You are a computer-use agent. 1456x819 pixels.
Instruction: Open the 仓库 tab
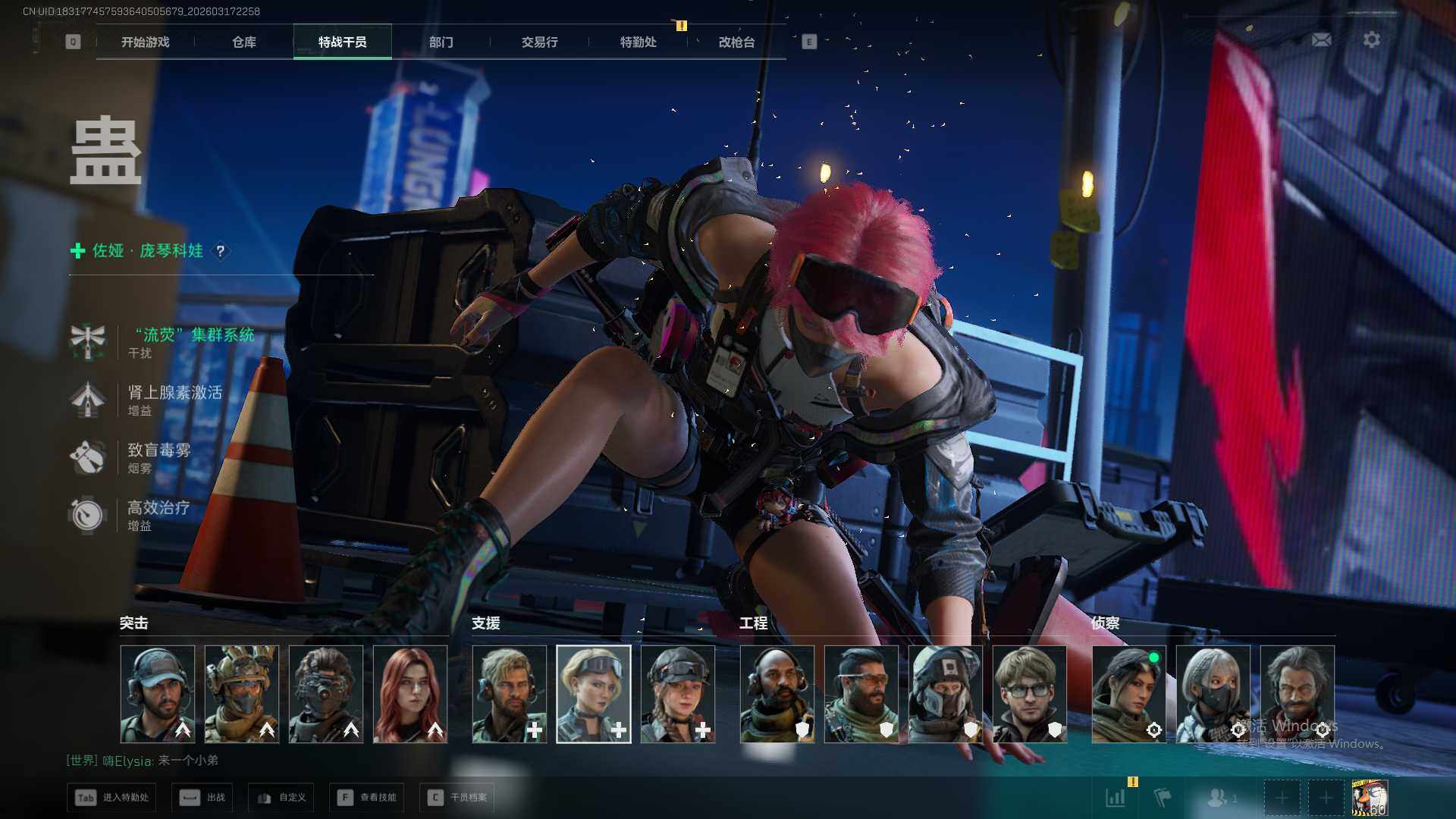244,42
